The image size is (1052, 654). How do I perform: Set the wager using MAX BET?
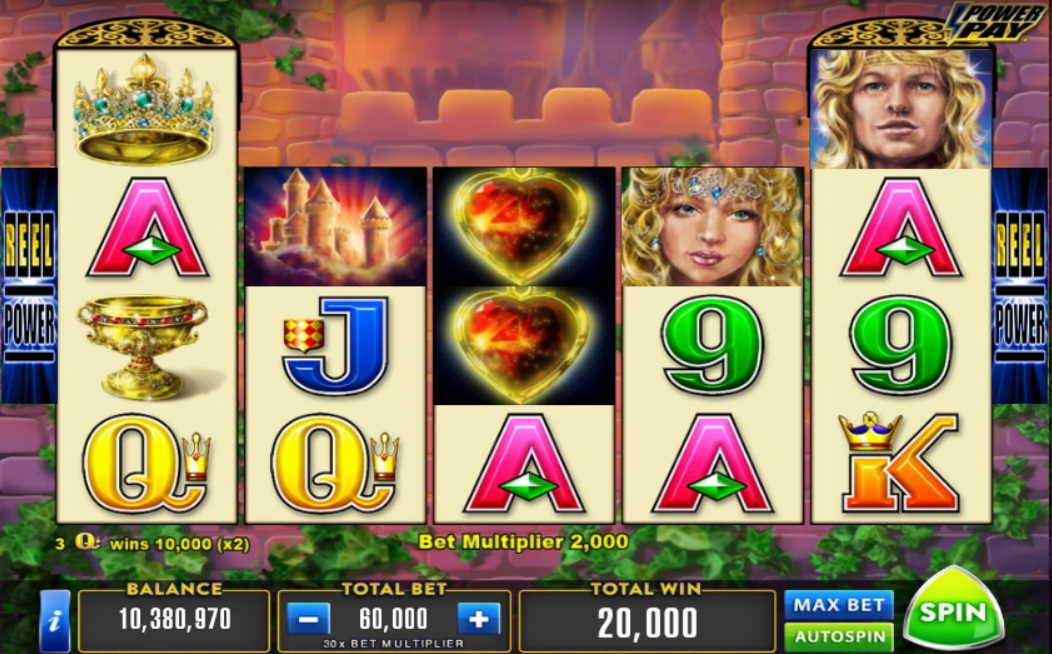[838, 604]
